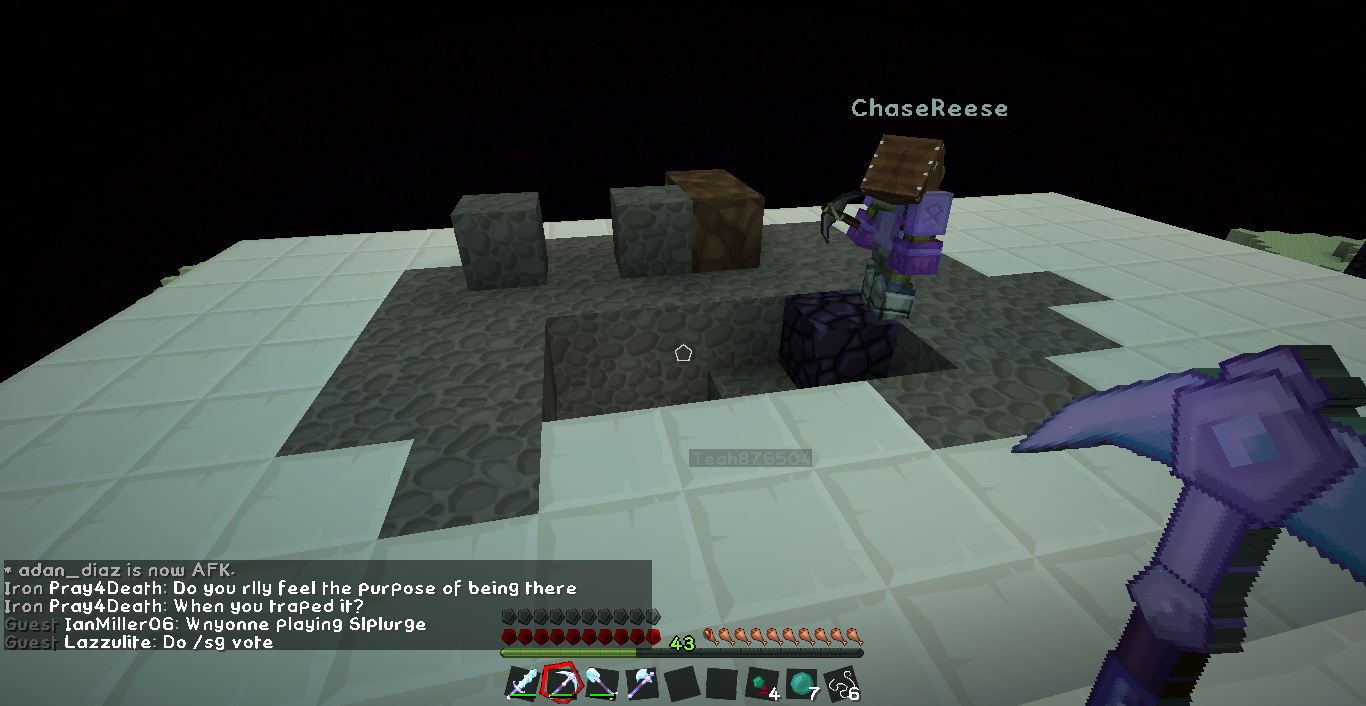This screenshot has width=1366, height=706.
Task: Choose the diamond shovel in the hotbar
Action: [601, 684]
